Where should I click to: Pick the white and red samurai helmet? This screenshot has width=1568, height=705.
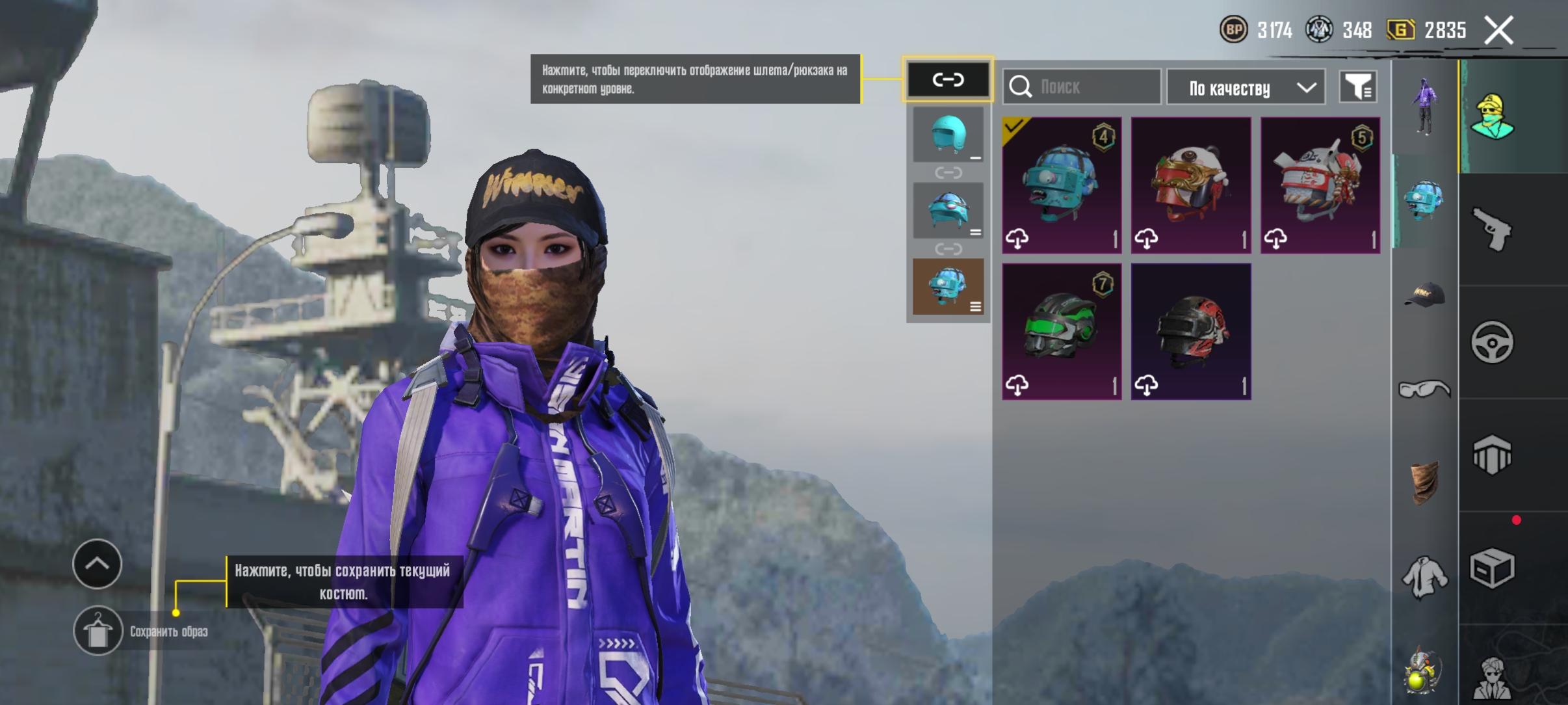click(x=1320, y=185)
